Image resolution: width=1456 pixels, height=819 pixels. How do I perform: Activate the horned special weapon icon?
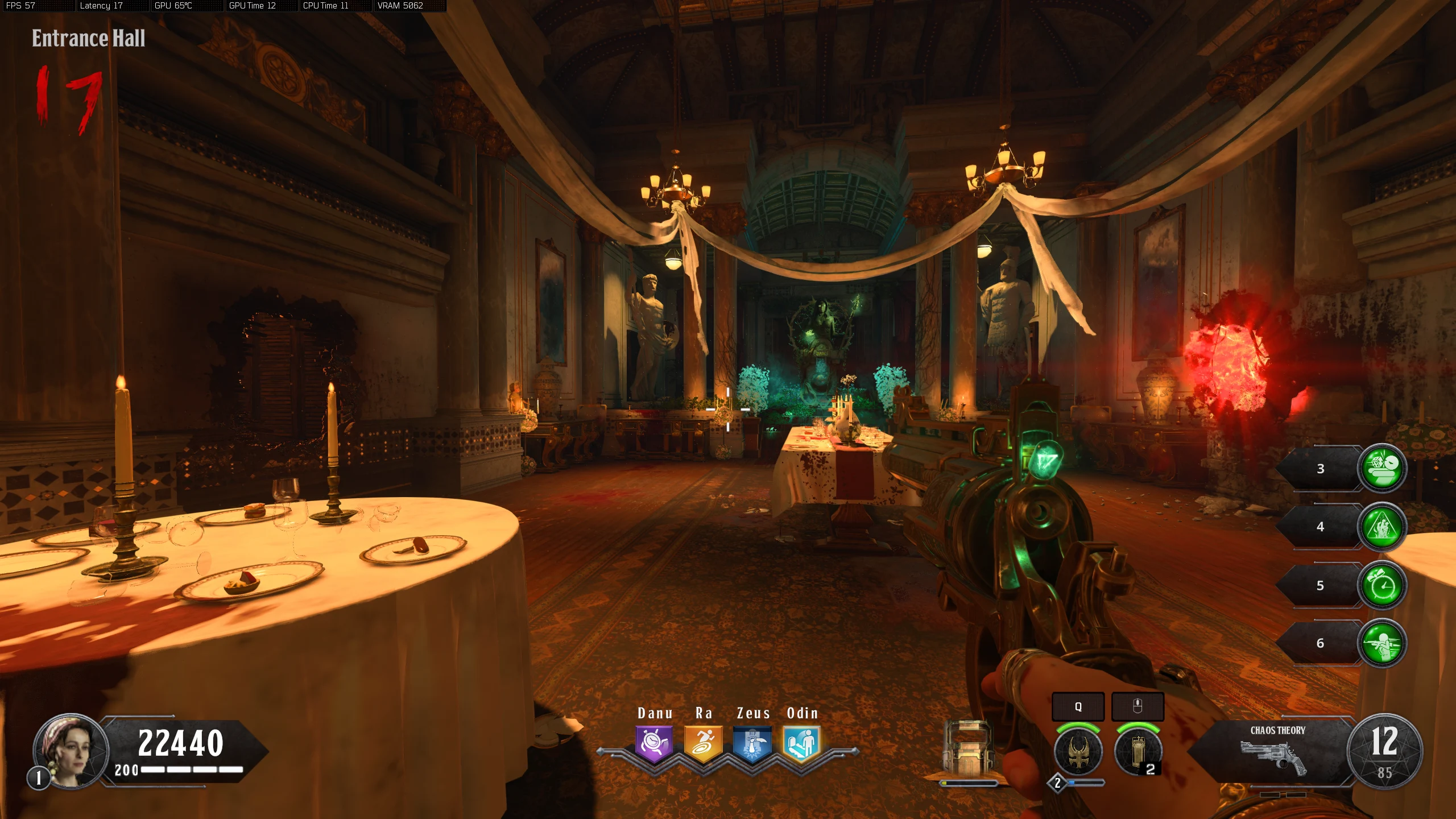click(1078, 752)
